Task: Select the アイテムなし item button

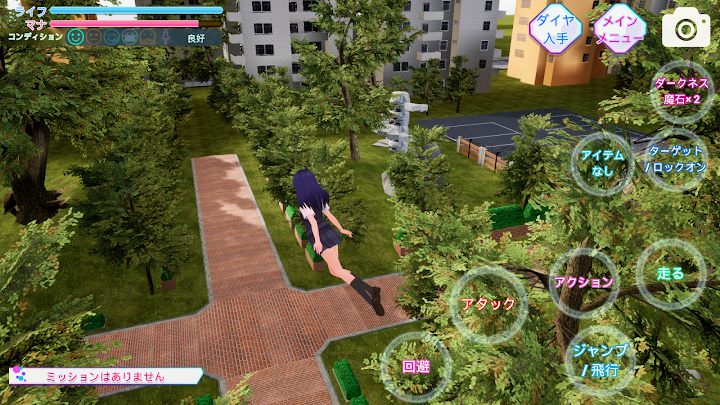Action: (x=602, y=162)
